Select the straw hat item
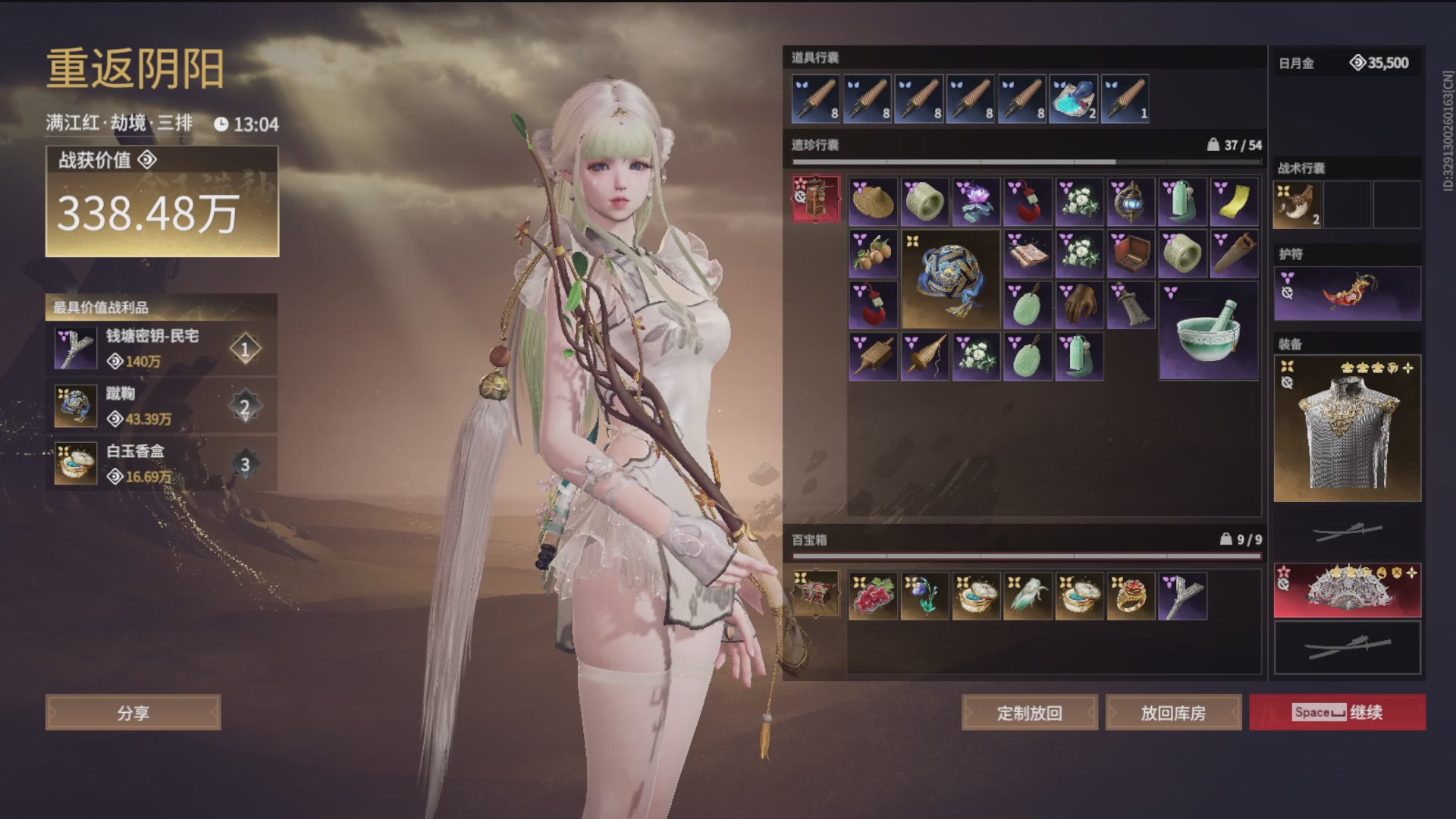The height and width of the screenshot is (819, 1456). coord(873,202)
